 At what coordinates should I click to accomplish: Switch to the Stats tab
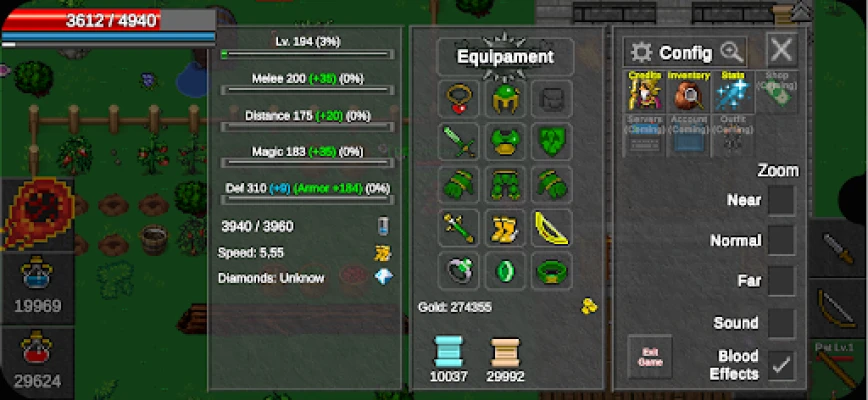[735, 91]
